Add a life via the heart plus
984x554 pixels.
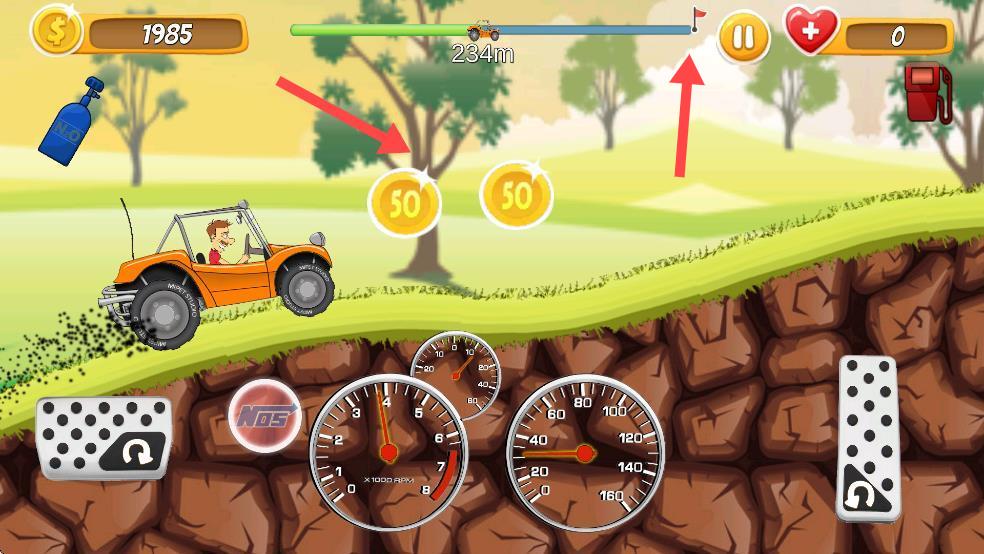[812, 33]
